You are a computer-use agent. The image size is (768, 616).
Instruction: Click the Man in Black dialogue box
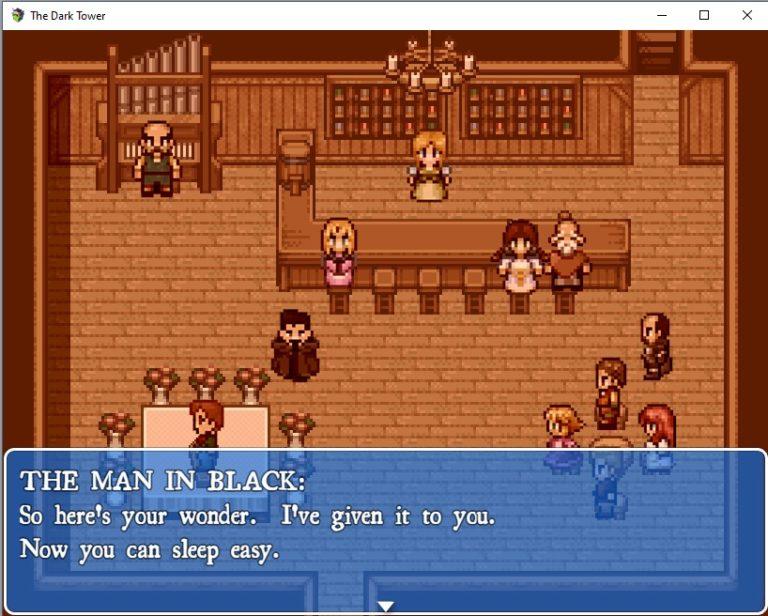click(385, 528)
